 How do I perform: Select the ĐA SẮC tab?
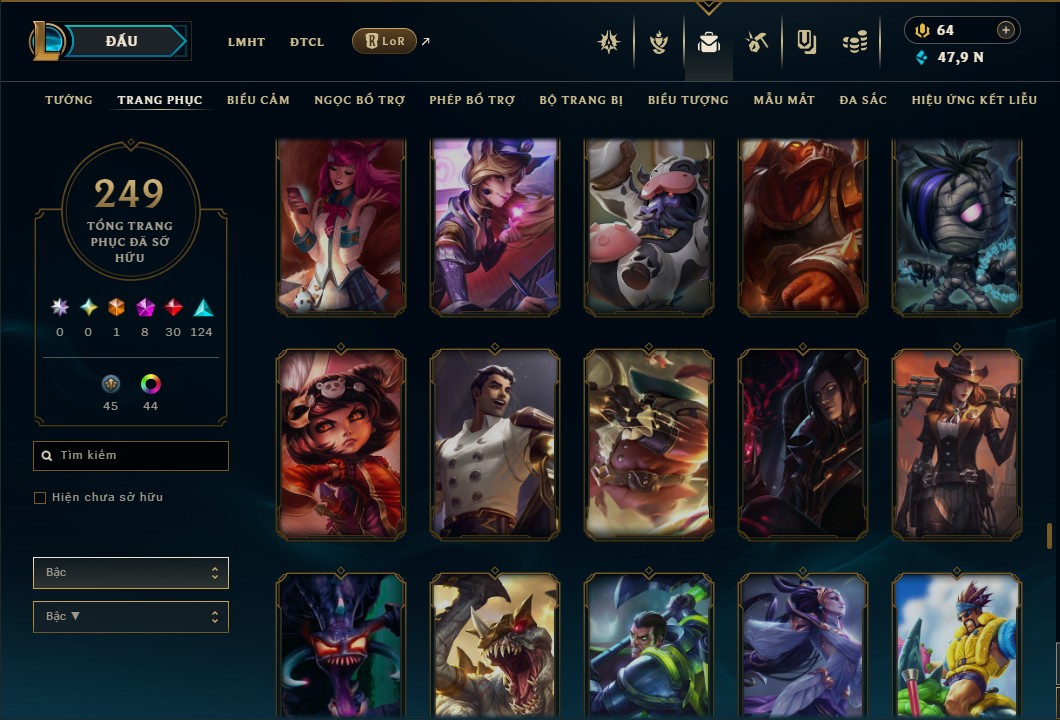pos(863,100)
